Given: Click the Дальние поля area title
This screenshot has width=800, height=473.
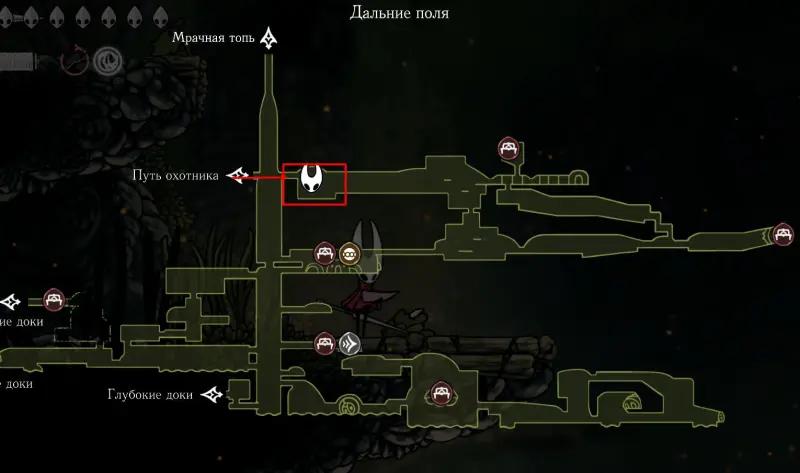Looking at the screenshot, I should click(399, 13).
